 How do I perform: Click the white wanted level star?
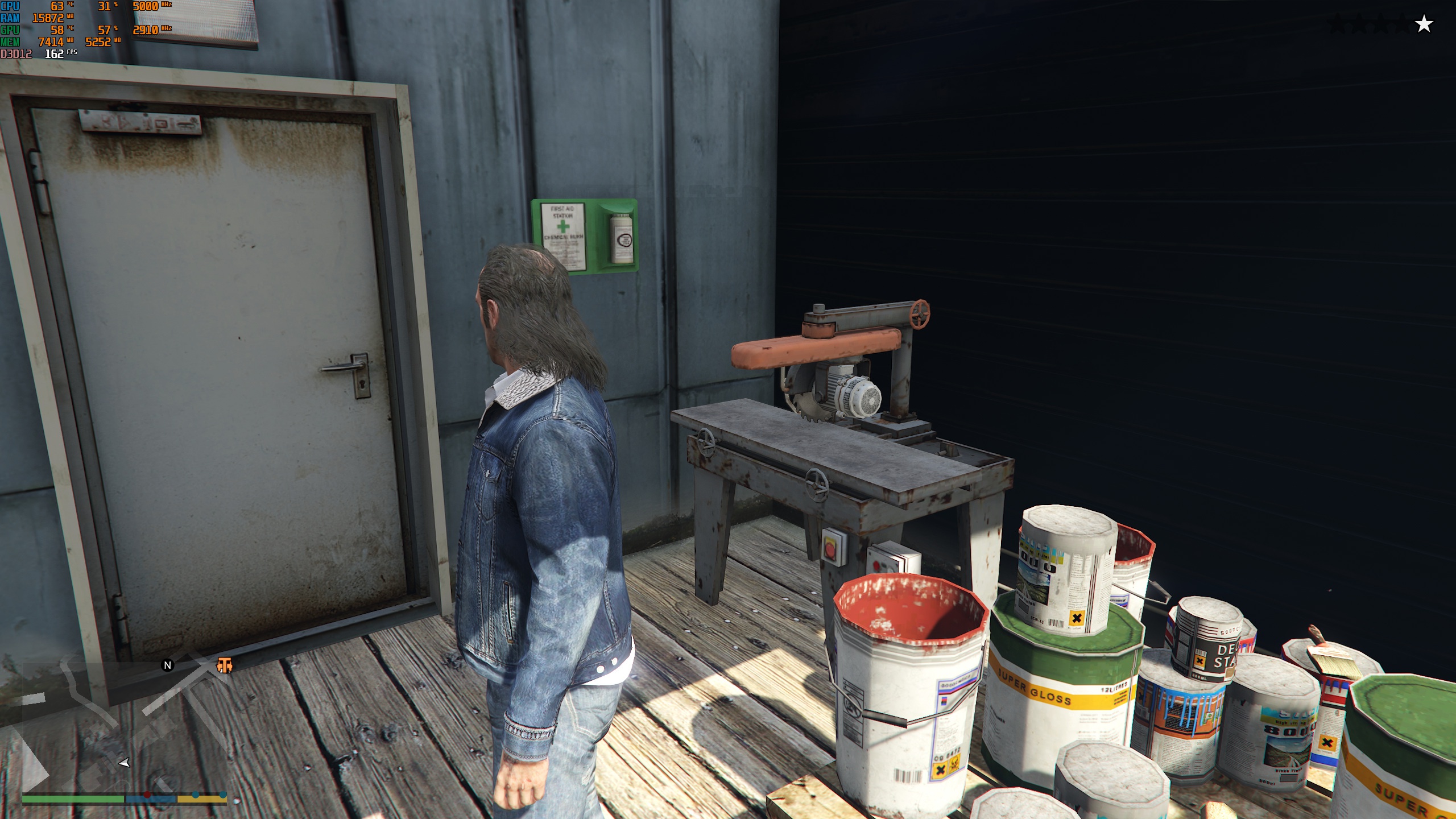click(x=1424, y=24)
